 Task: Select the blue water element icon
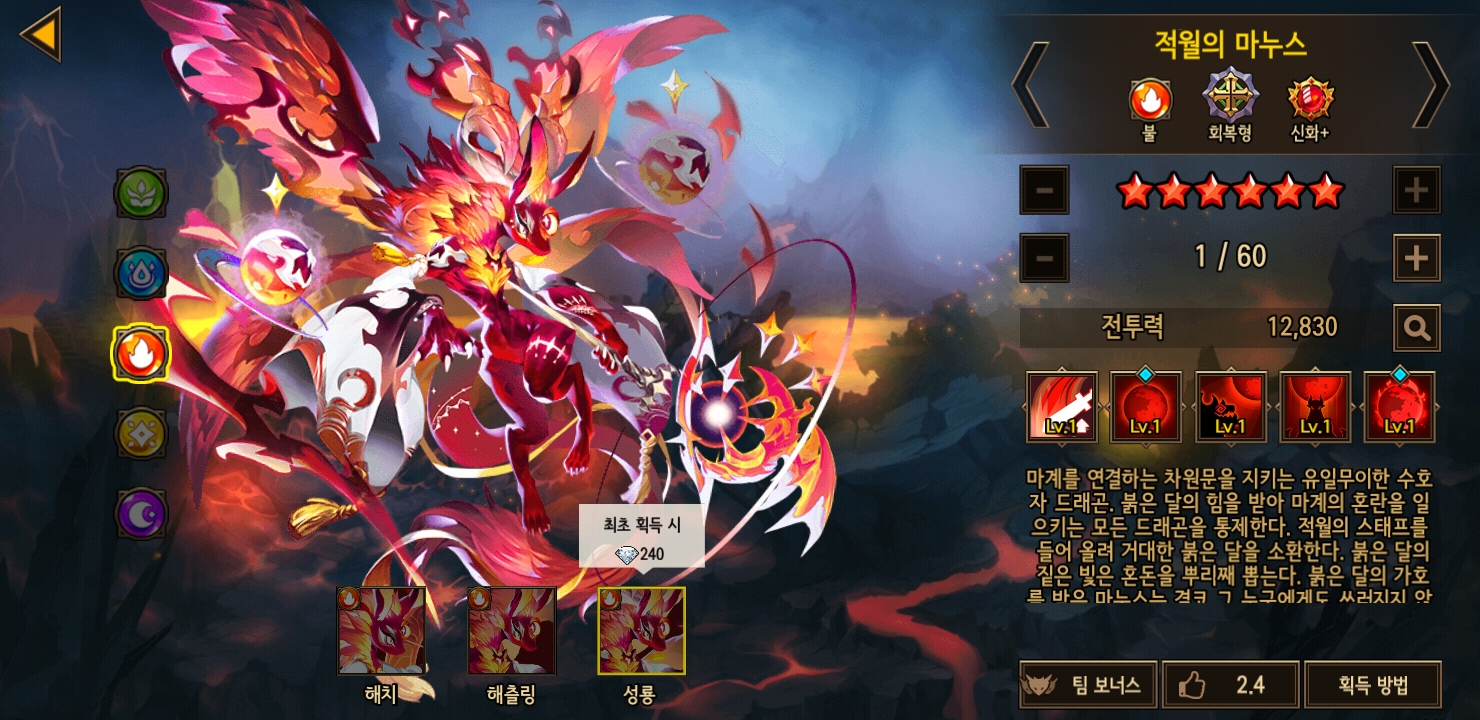click(x=141, y=273)
